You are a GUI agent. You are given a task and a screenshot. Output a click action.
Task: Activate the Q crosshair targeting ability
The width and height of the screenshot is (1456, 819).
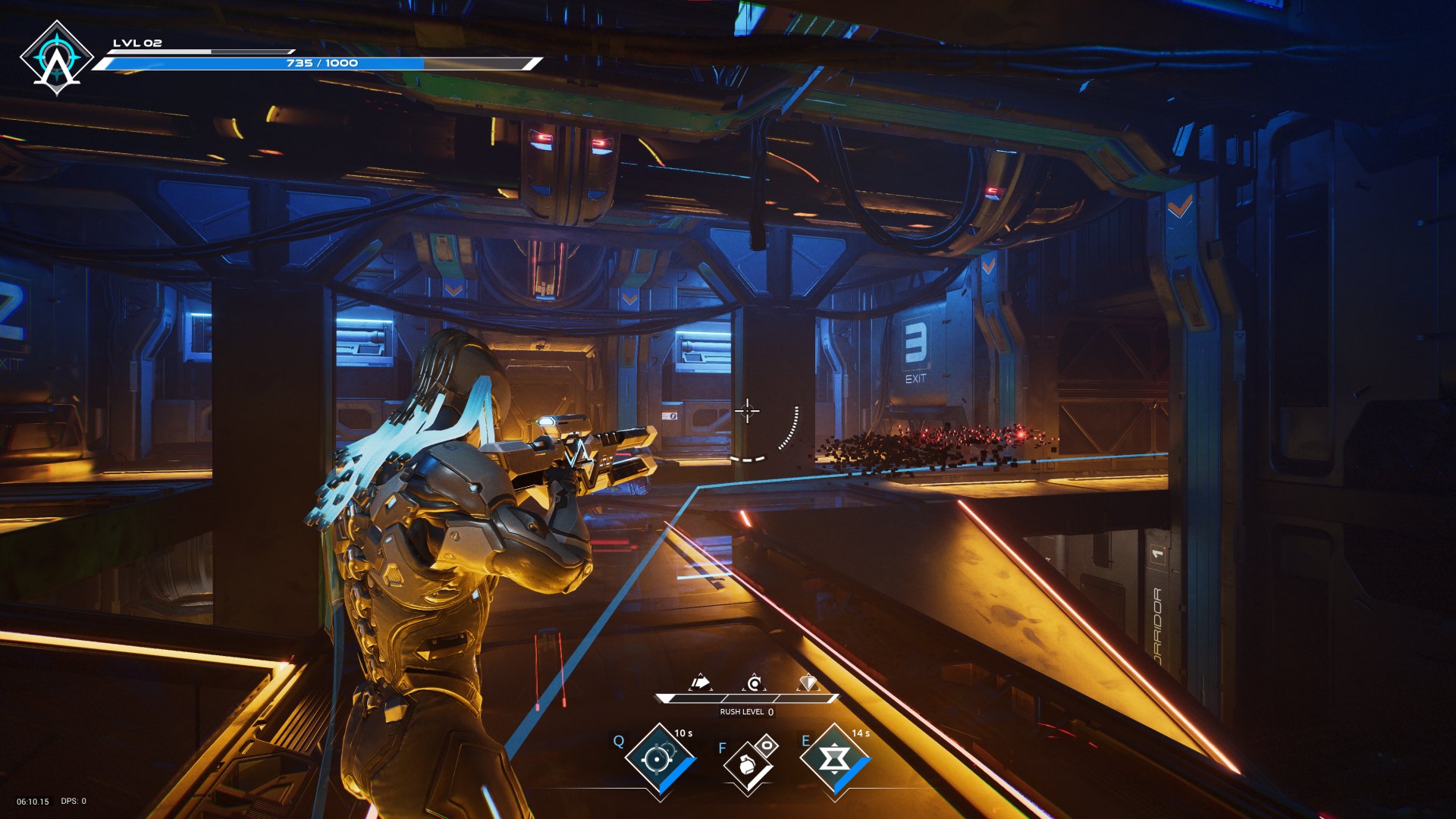click(657, 758)
